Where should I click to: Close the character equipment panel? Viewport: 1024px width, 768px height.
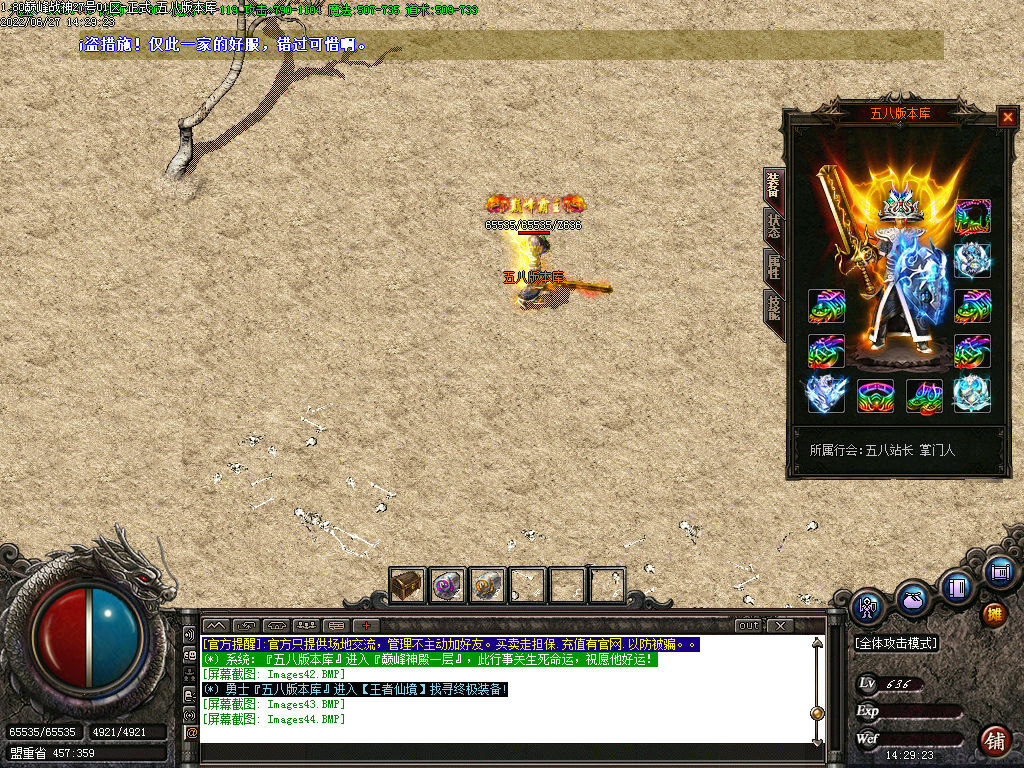tap(1007, 118)
